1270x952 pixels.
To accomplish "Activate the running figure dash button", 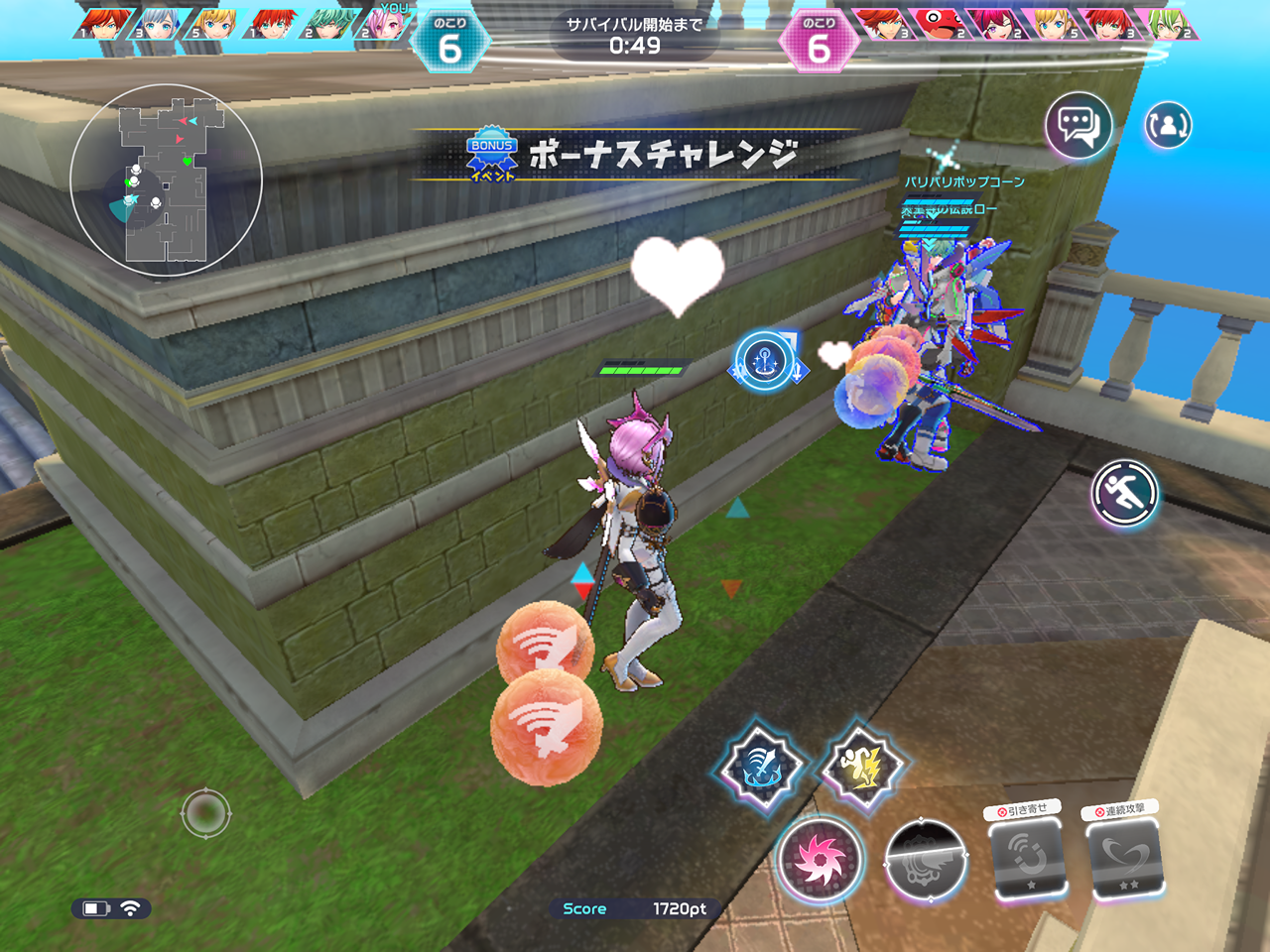I will (1125, 493).
